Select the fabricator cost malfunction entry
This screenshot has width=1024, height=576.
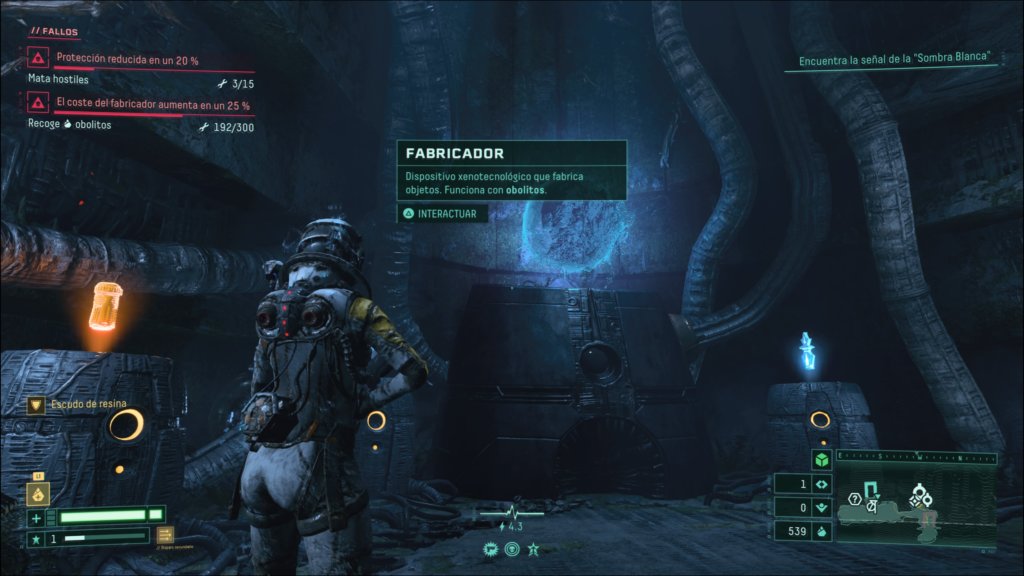point(150,104)
